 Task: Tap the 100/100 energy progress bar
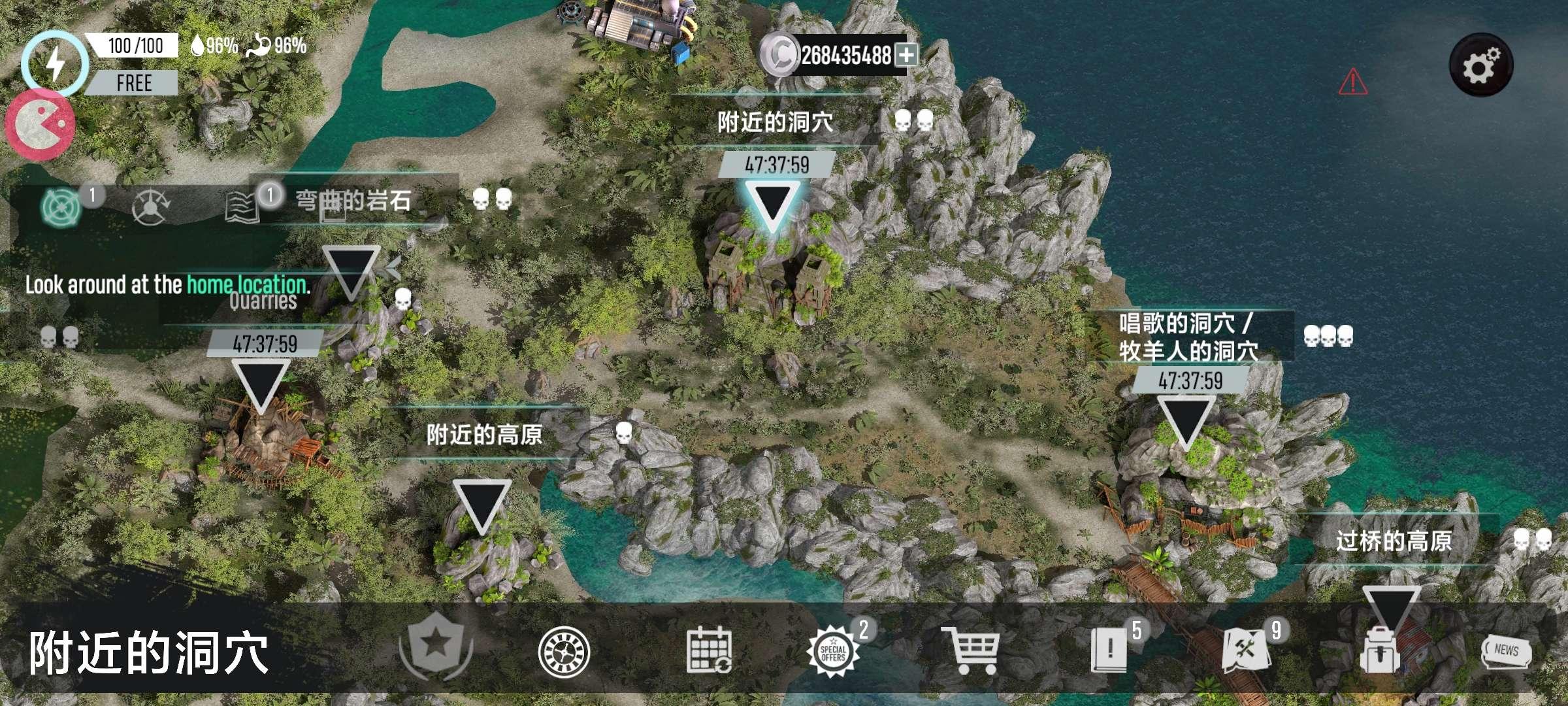point(137,46)
